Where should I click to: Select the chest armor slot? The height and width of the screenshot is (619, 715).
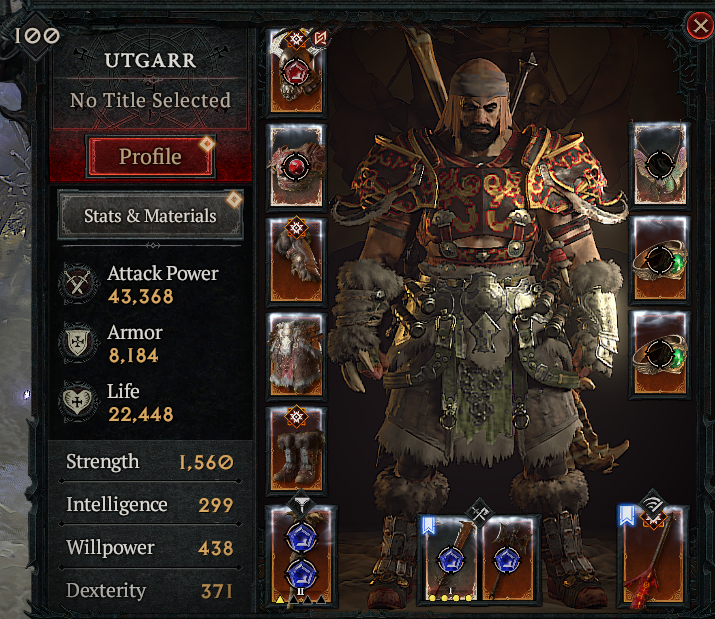[x=297, y=165]
